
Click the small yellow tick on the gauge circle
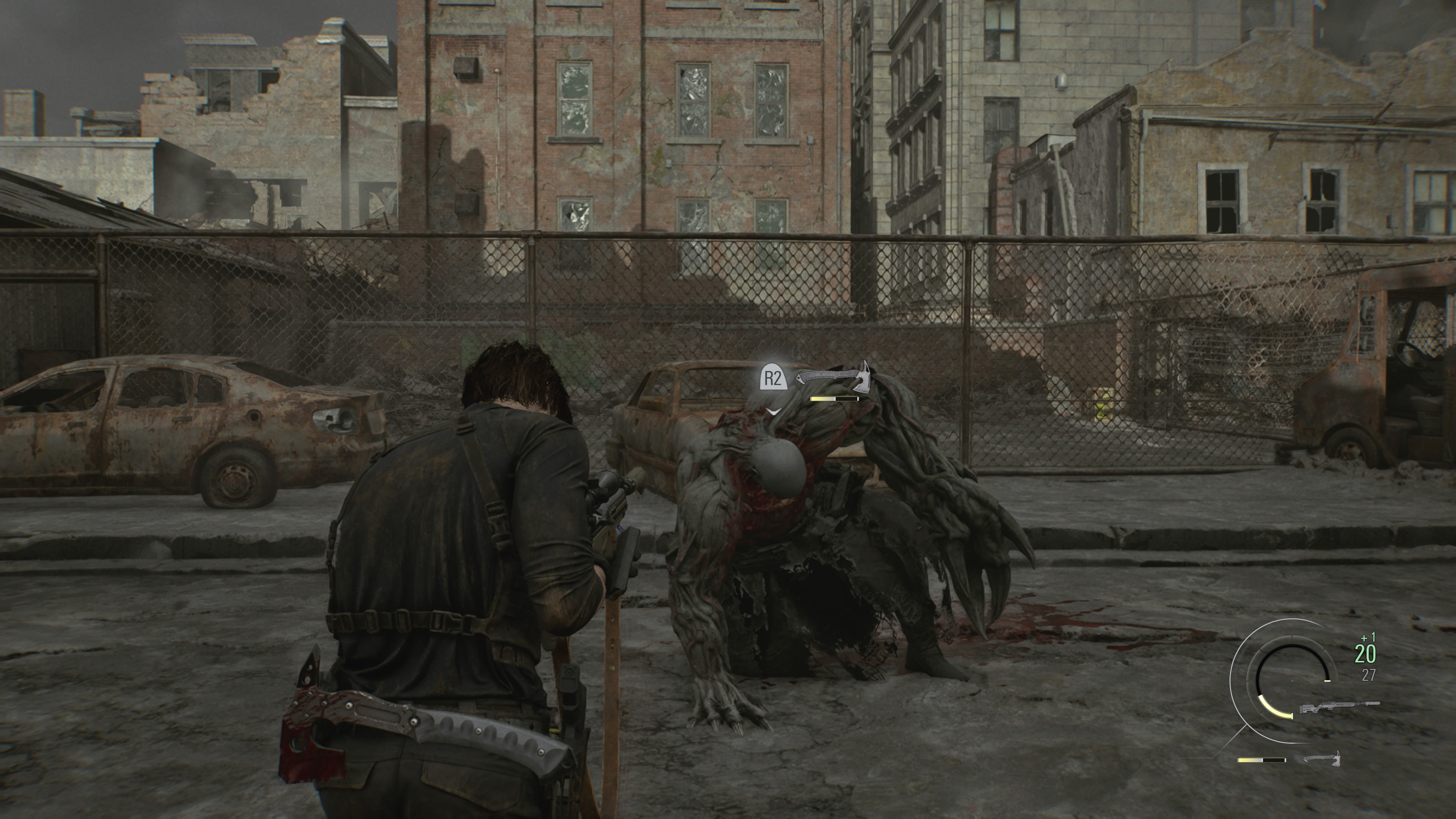[1327, 681]
